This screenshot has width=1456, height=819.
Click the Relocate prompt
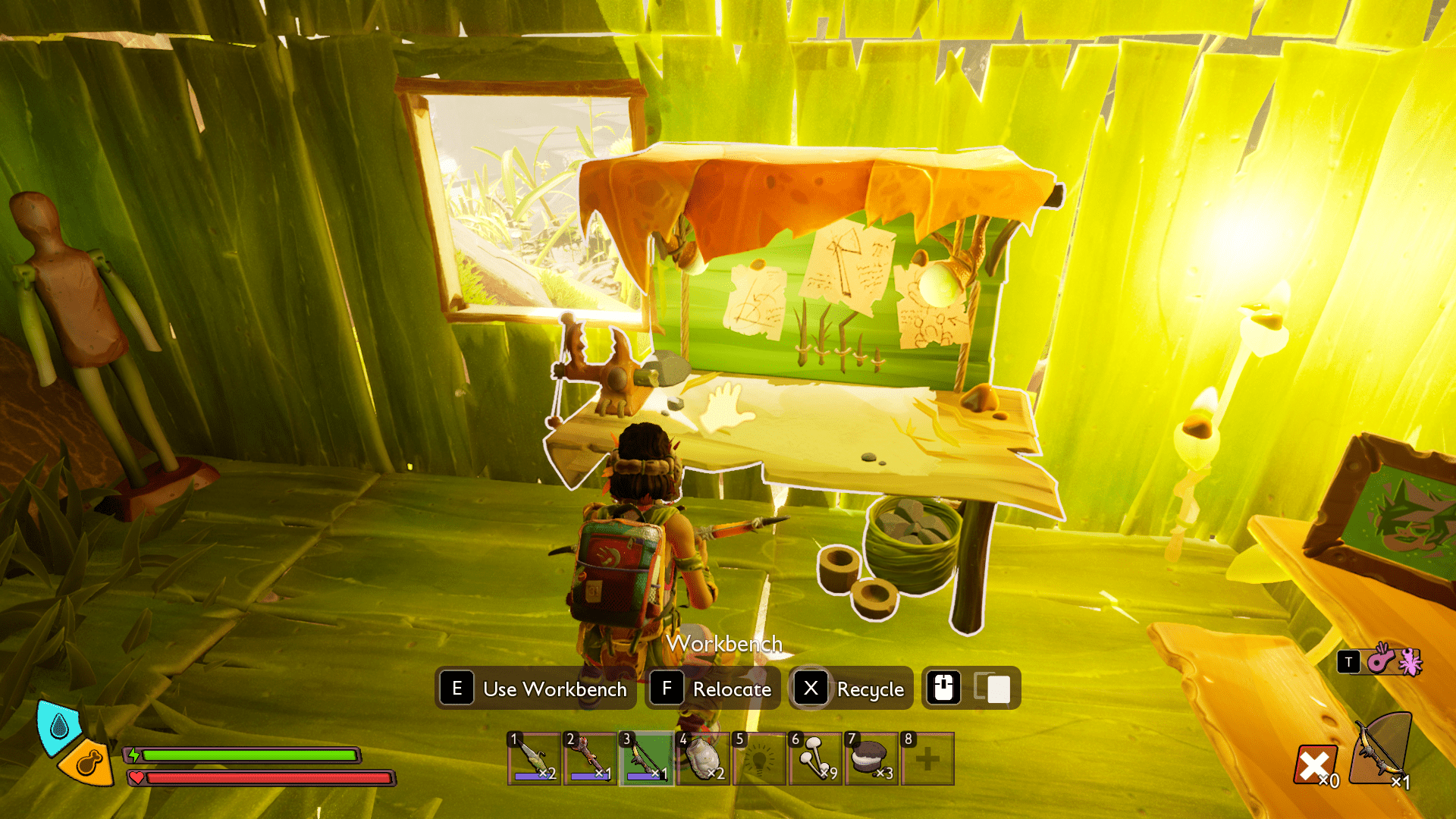[711, 689]
